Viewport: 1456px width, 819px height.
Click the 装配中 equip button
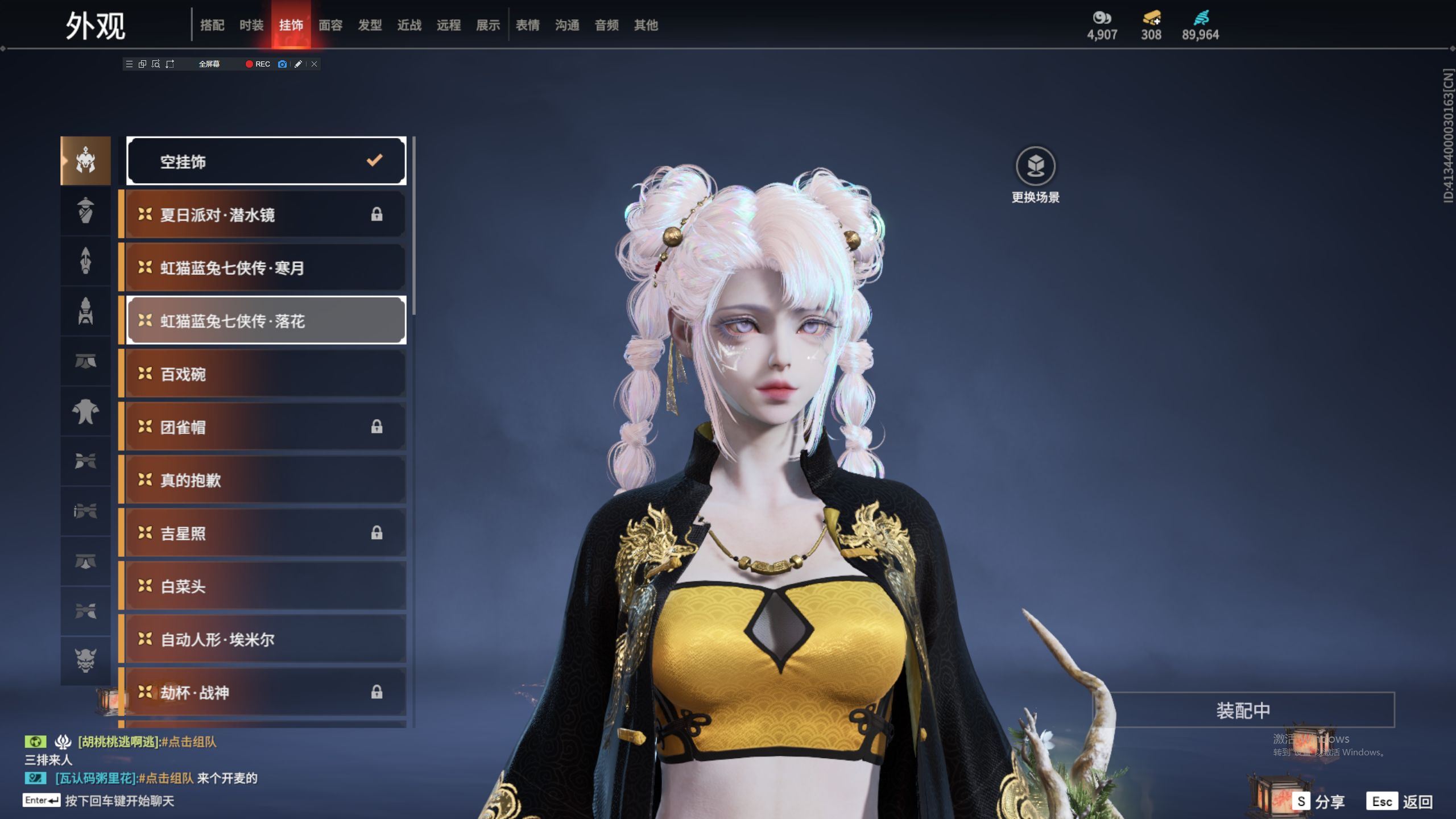coord(1243,710)
